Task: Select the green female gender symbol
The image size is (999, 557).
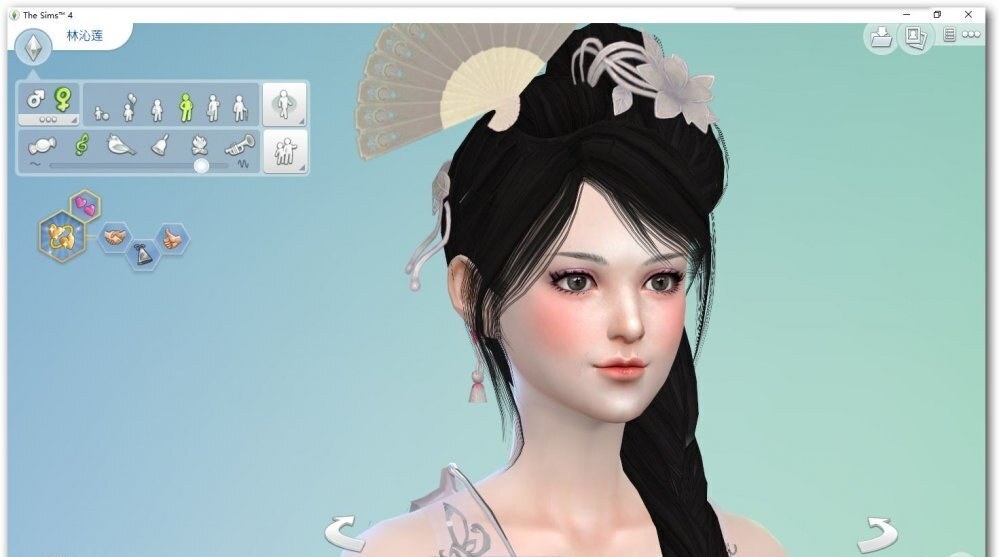Action: coord(62,98)
